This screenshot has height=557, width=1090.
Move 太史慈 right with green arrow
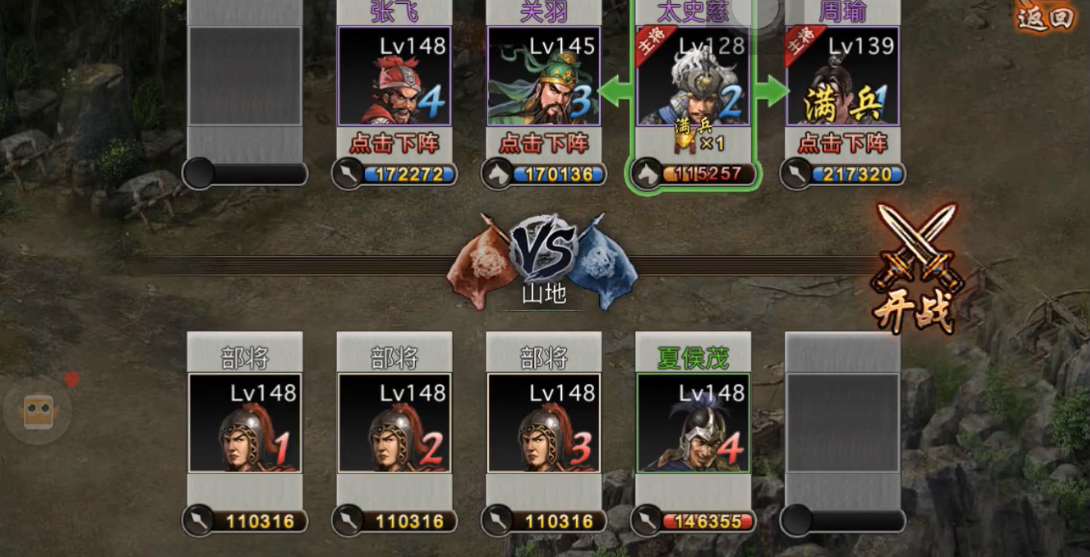point(769,93)
